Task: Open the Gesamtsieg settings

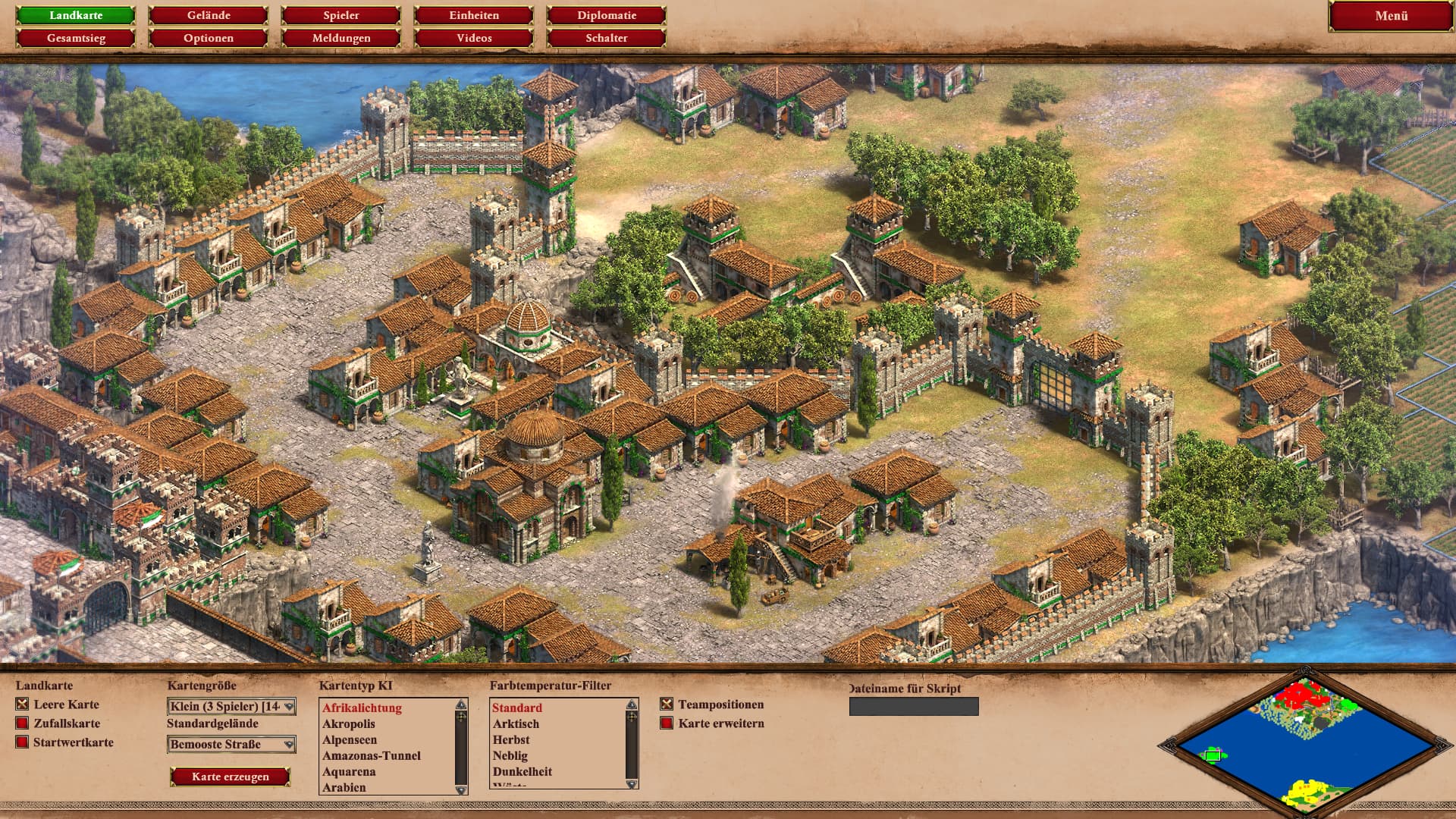Action: coord(76,38)
